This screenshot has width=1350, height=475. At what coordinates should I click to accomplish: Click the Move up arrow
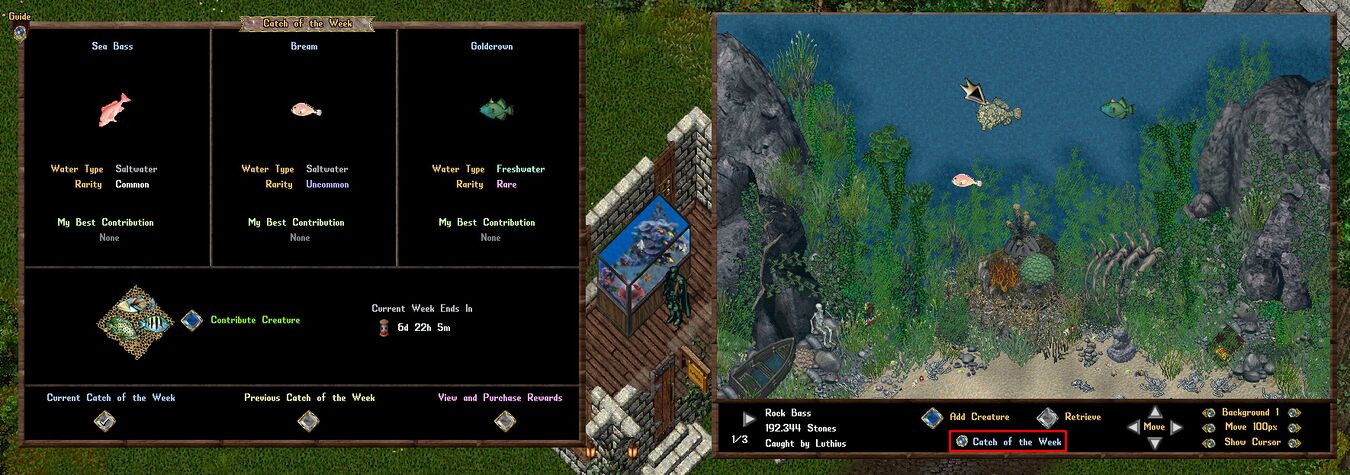point(1154,412)
